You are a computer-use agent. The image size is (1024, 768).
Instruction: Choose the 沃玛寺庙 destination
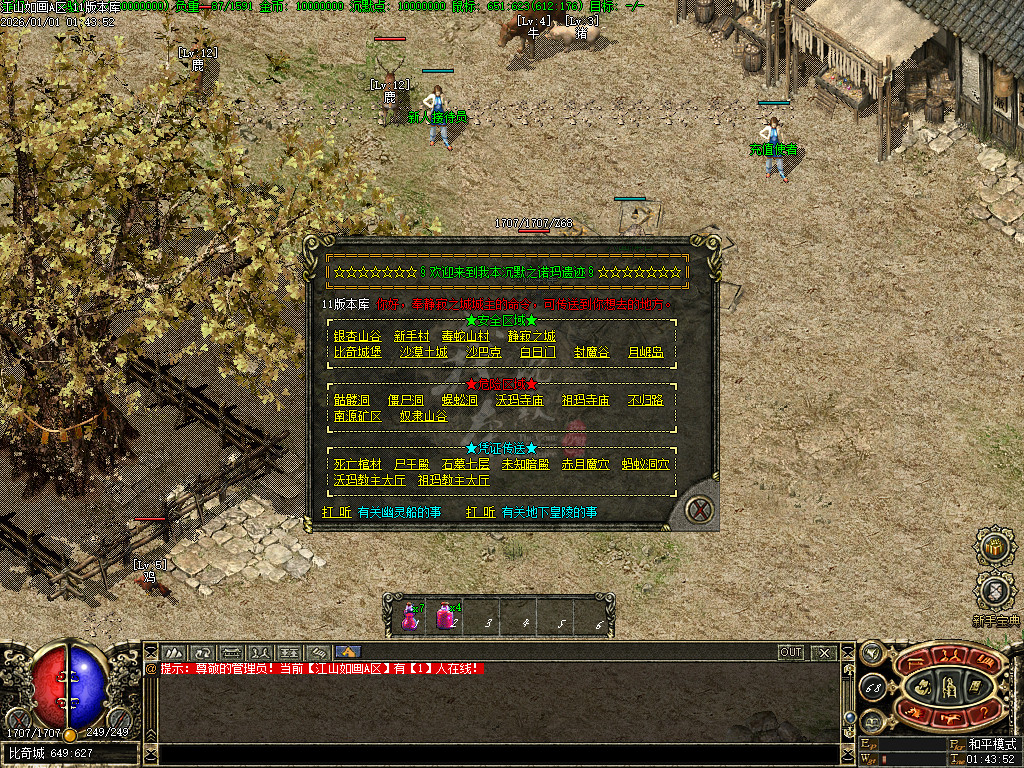(519, 400)
